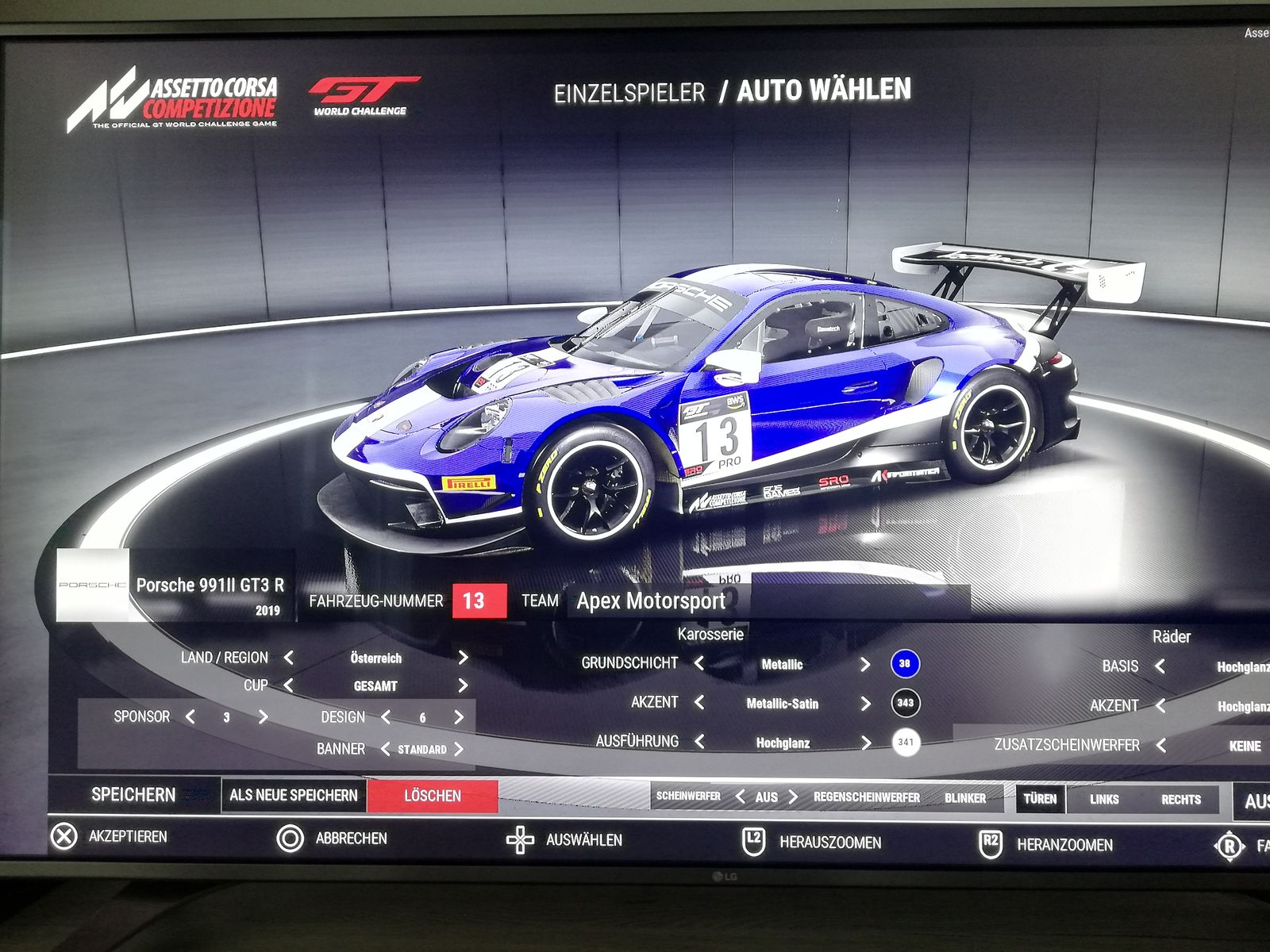The height and width of the screenshot is (952, 1270).
Task: Open the right door with RECHTS
Action: click(1180, 800)
